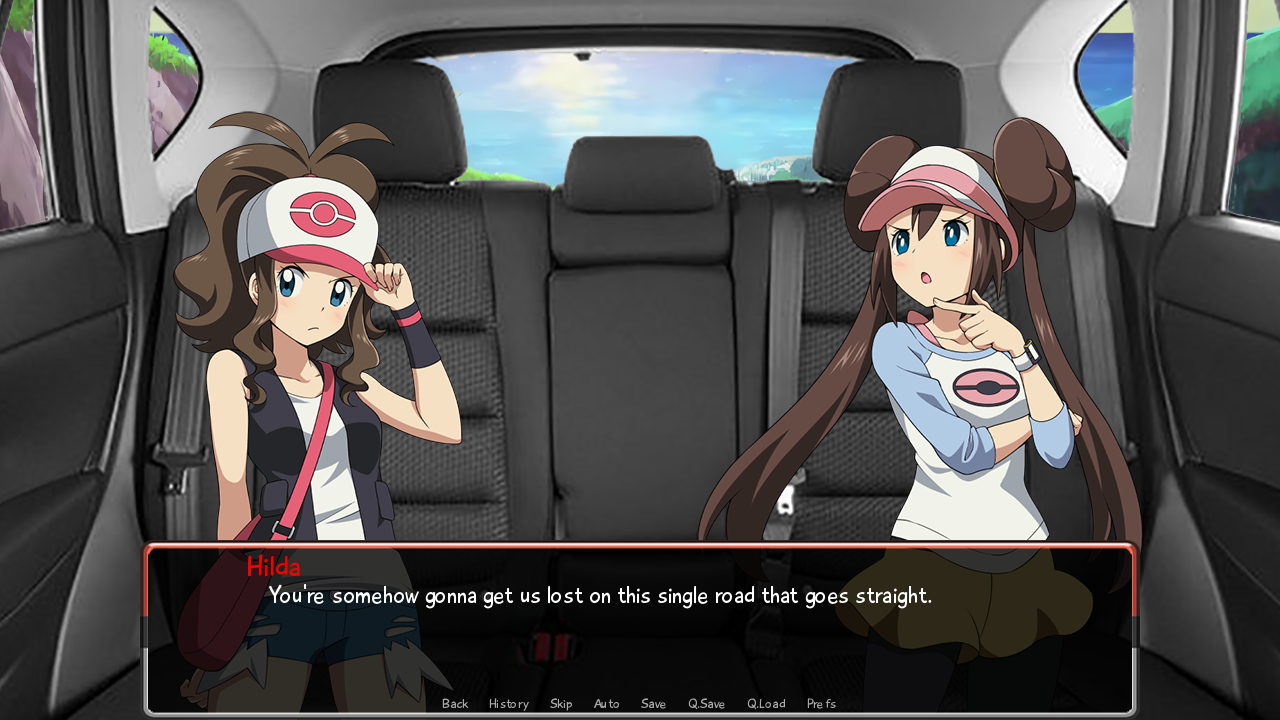This screenshot has height=720, width=1280.
Task: Click the Back button to rewind dialogue
Action: pos(455,703)
